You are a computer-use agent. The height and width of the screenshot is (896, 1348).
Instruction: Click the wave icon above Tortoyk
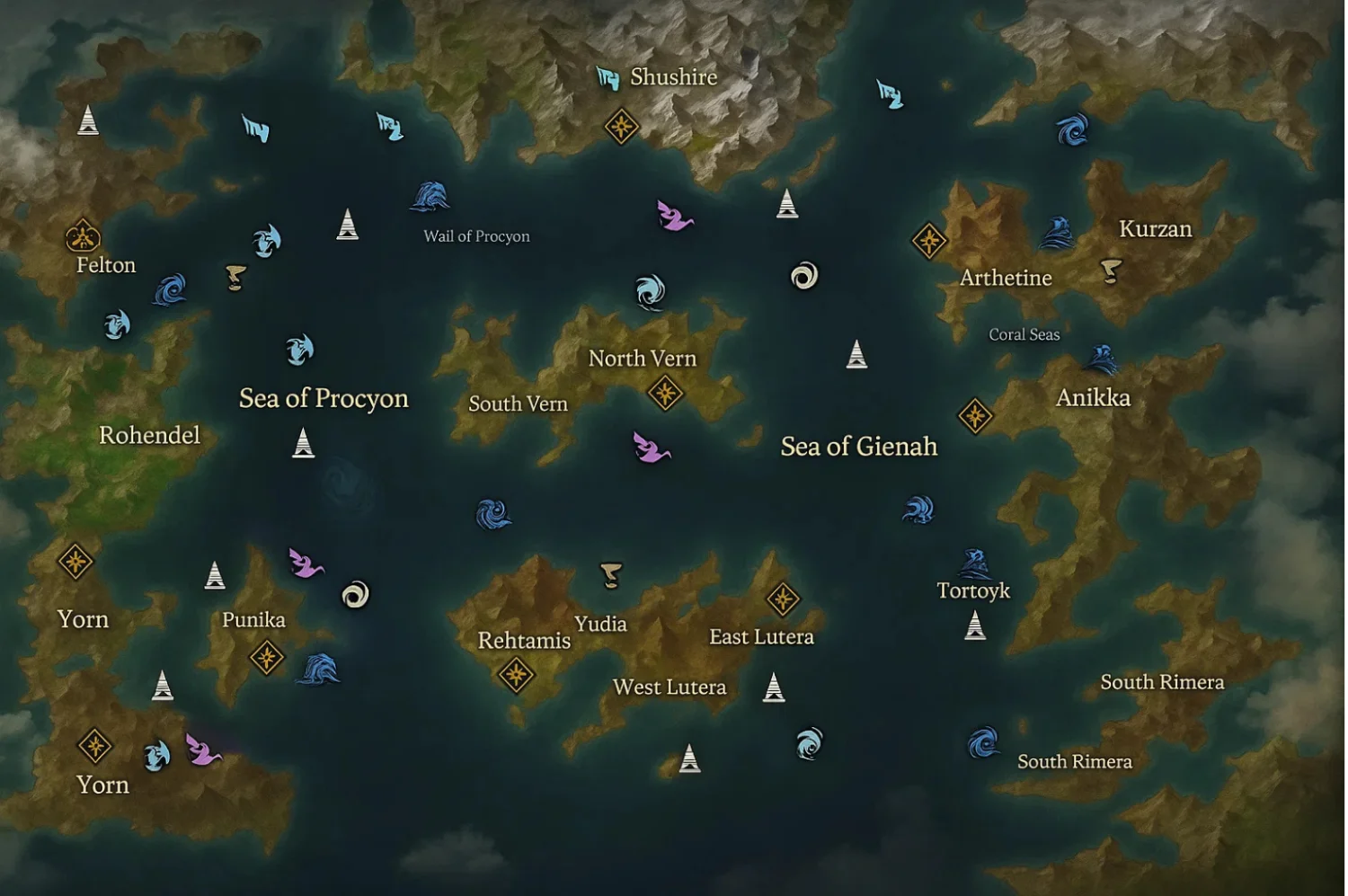pos(974,562)
